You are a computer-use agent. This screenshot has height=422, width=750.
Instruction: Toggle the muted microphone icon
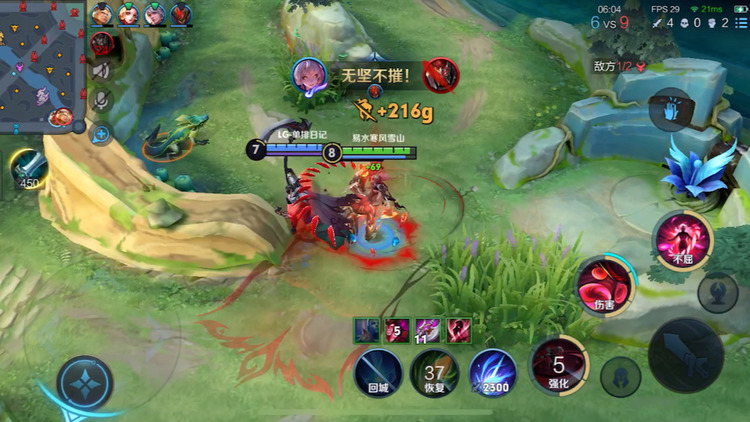(101, 100)
